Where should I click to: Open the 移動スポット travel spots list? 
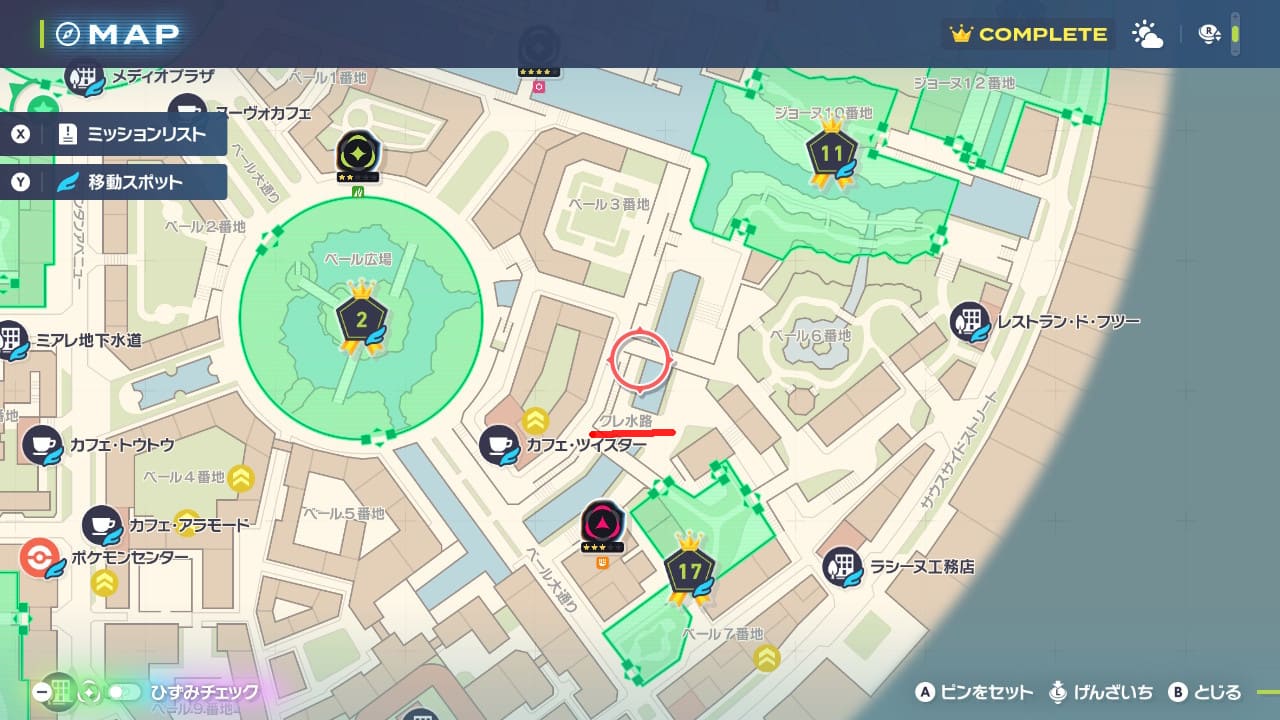[x=113, y=182]
